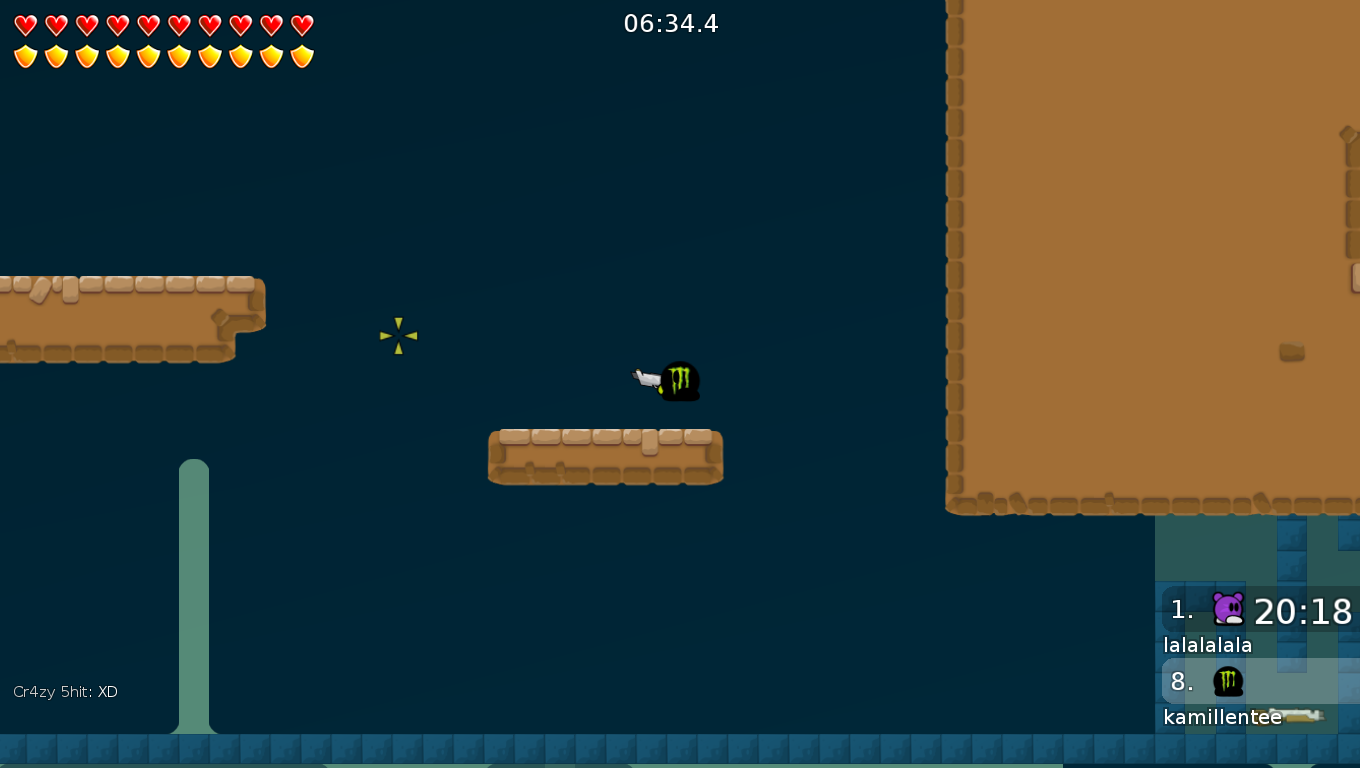Select the fifth heart icon
This screenshot has height=768, width=1360.
click(149, 26)
